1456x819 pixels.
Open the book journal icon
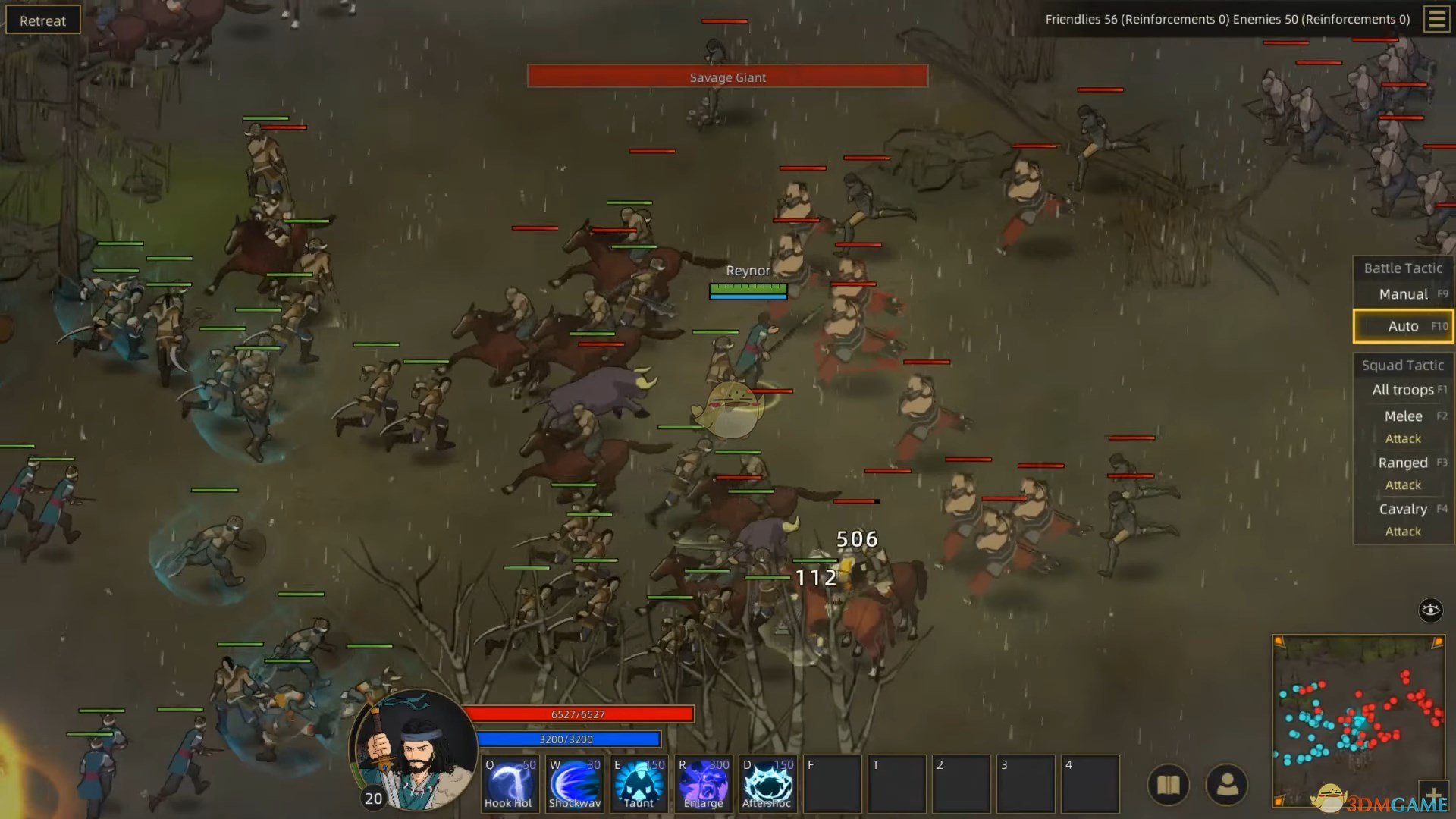(x=1168, y=785)
